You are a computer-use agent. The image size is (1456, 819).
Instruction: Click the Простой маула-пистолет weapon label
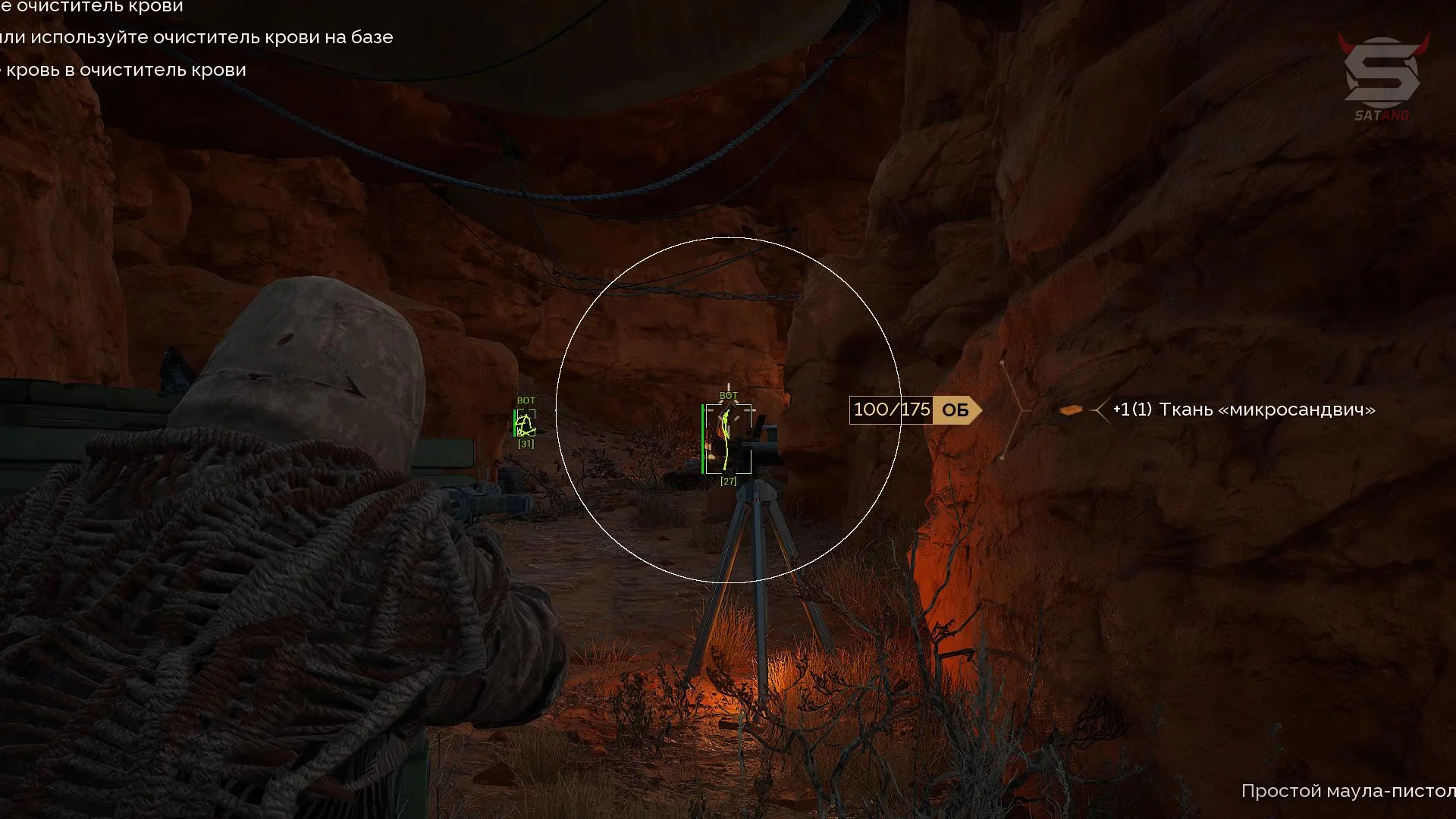click(1348, 791)
